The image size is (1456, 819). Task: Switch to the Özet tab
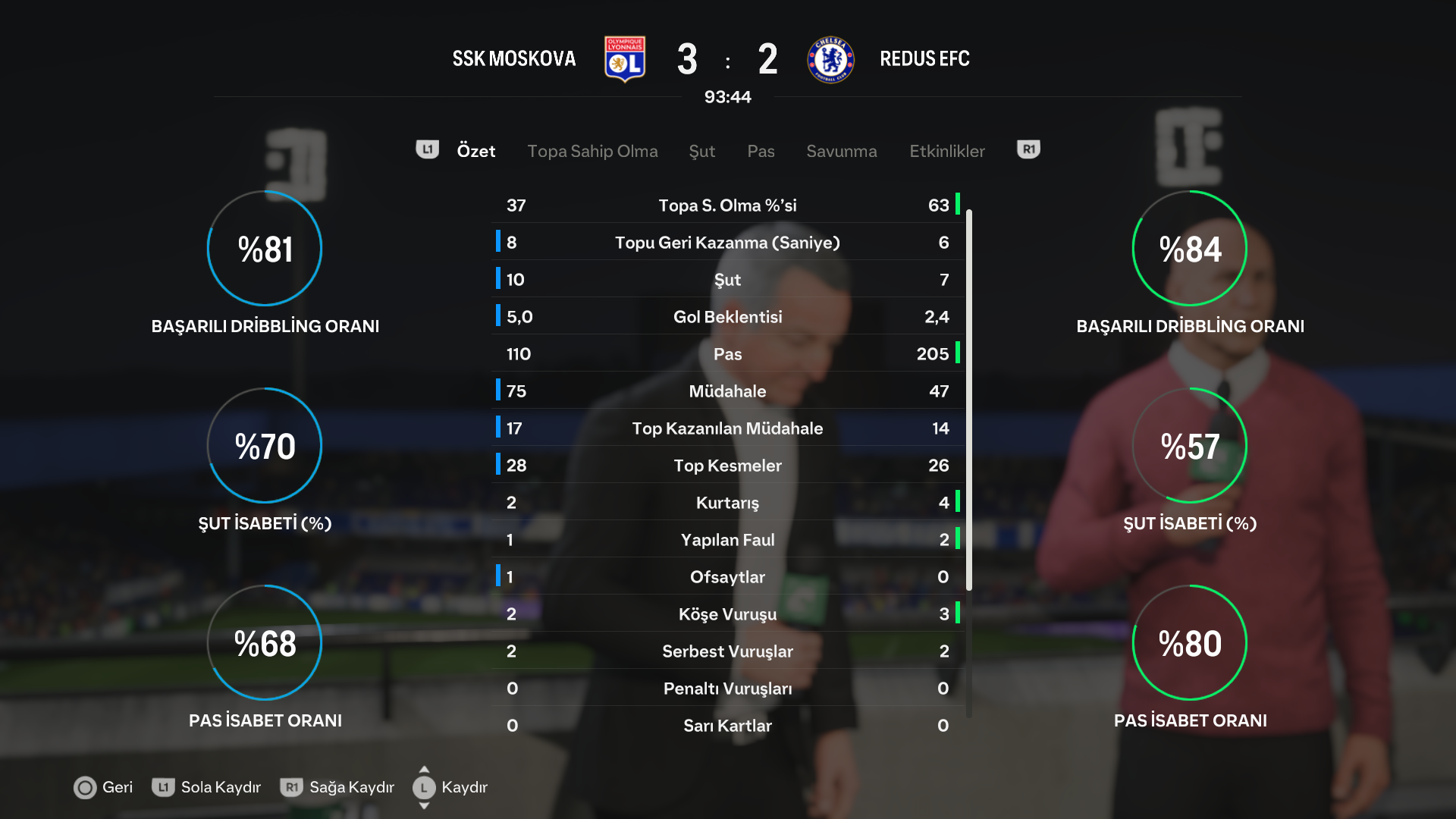tap(475, 151)
